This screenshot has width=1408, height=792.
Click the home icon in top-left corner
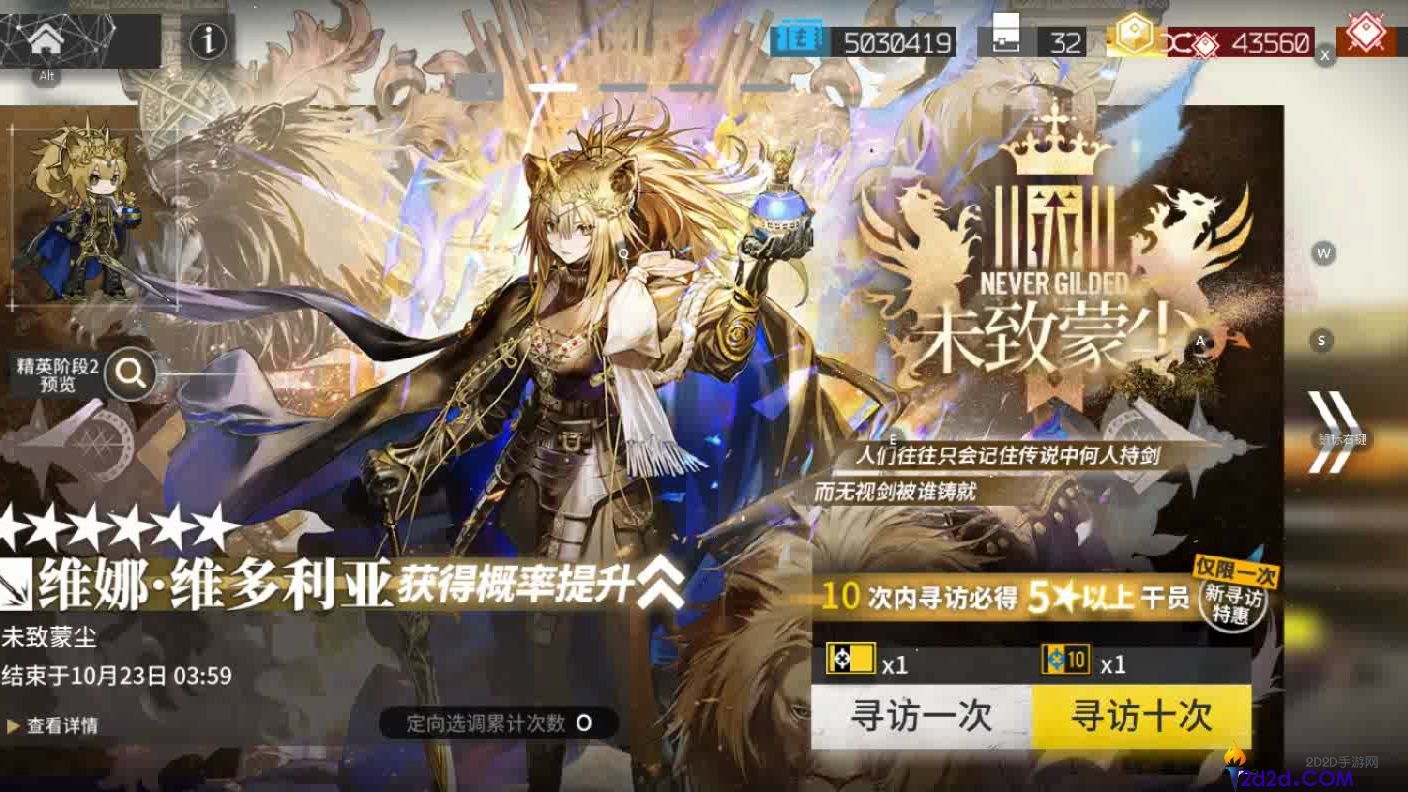click(48, 40)
